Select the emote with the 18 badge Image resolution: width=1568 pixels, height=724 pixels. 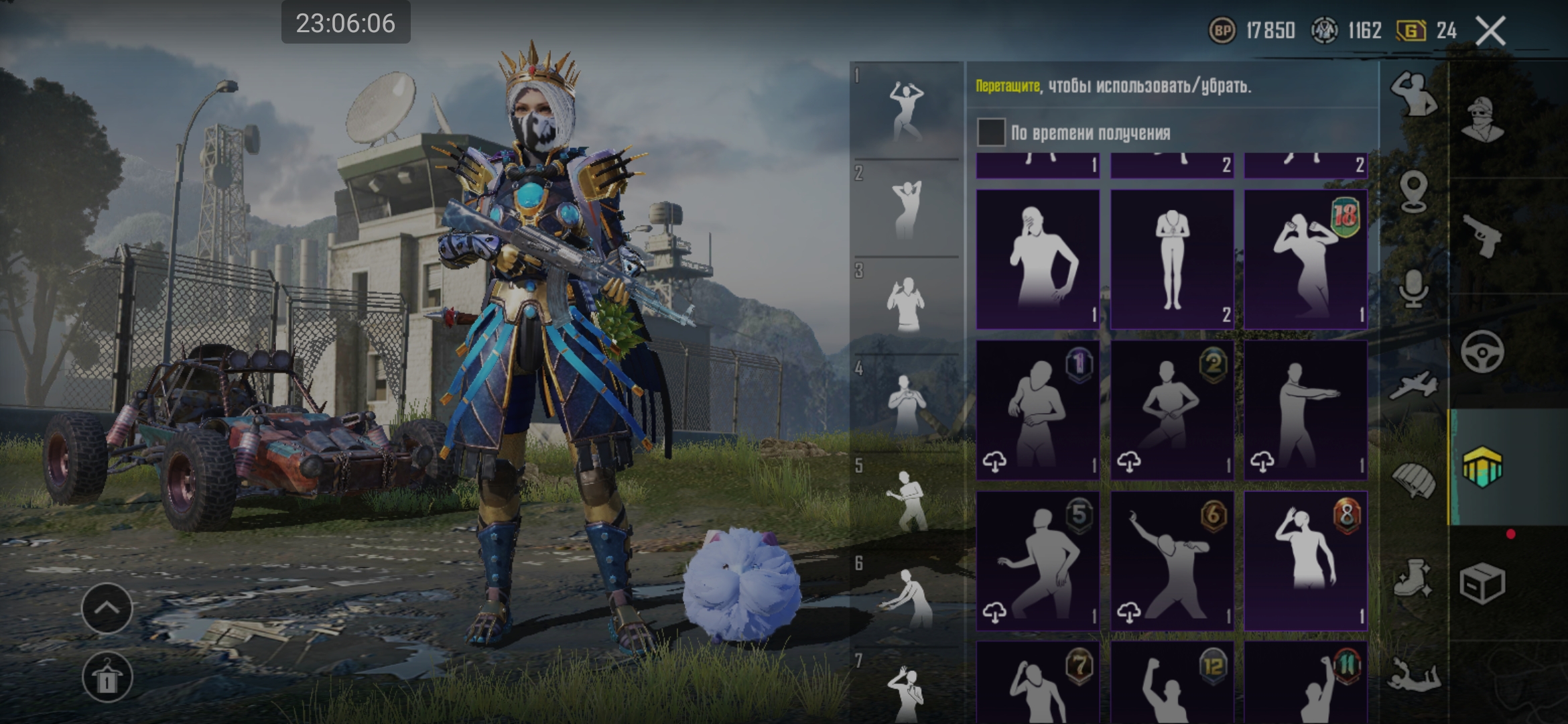[1305, 259]
